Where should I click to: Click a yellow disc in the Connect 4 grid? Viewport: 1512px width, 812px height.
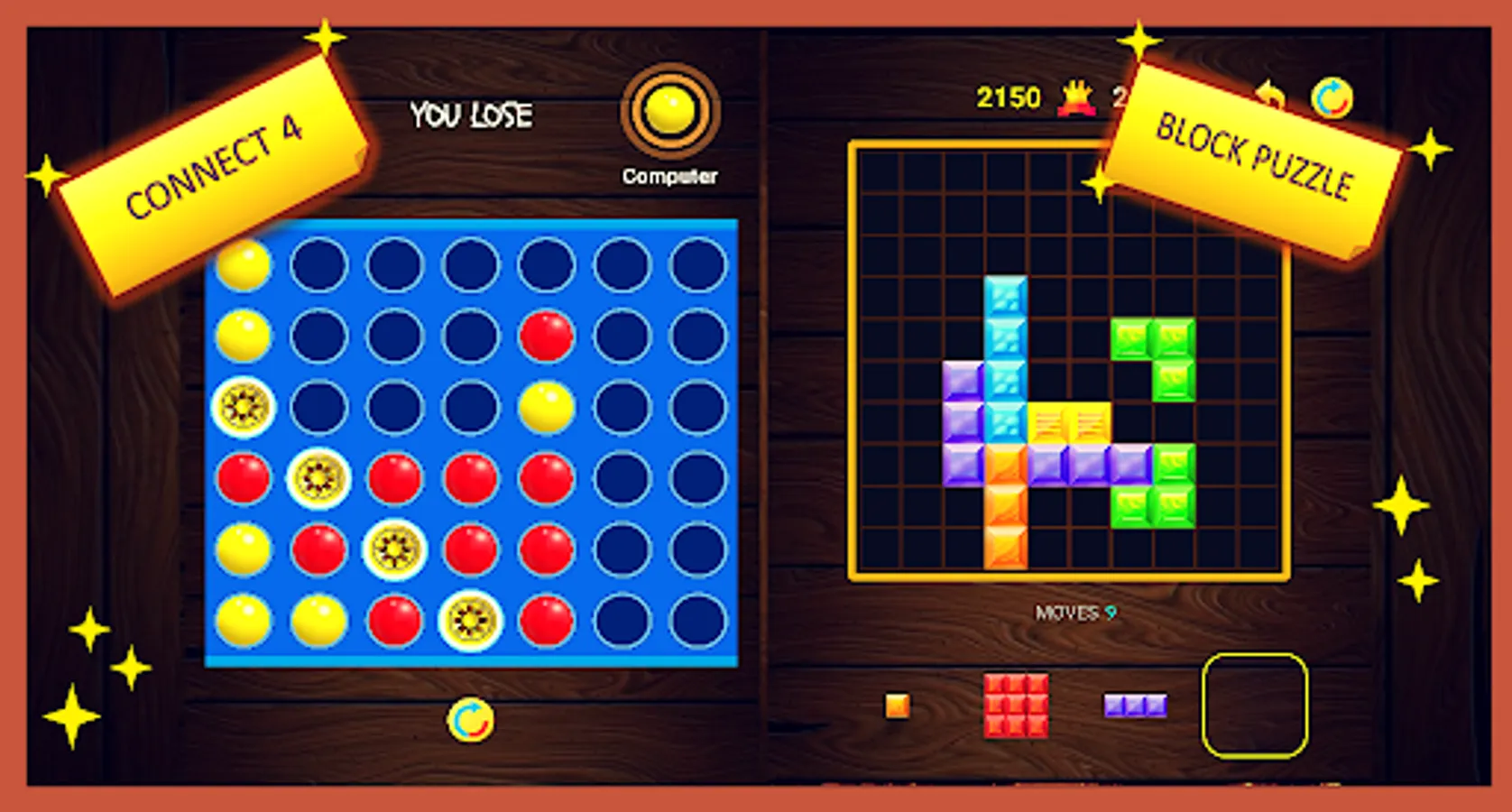tap(244, 264)
